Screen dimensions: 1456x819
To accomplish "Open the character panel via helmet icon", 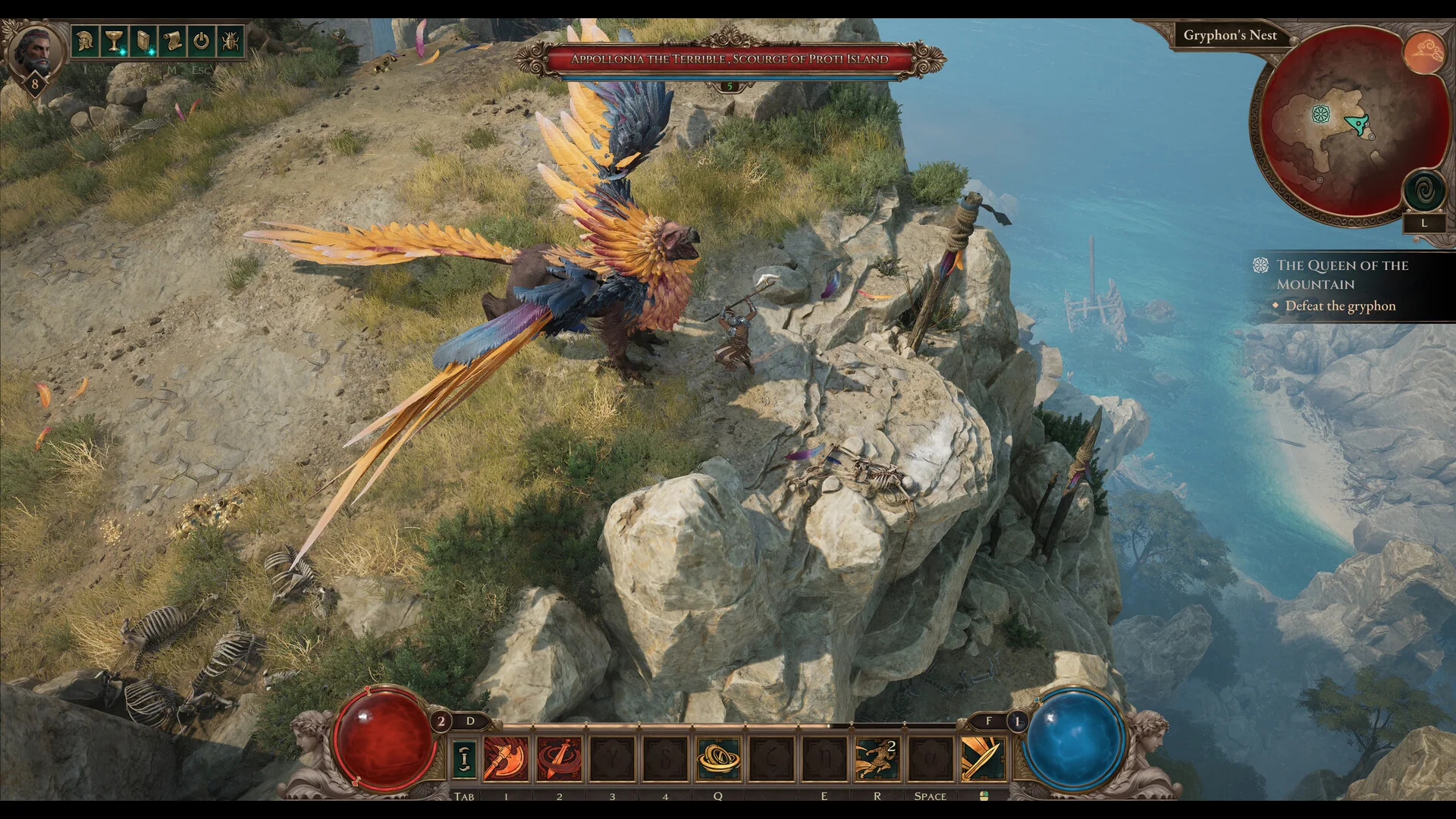I will (x=85, y=40).
